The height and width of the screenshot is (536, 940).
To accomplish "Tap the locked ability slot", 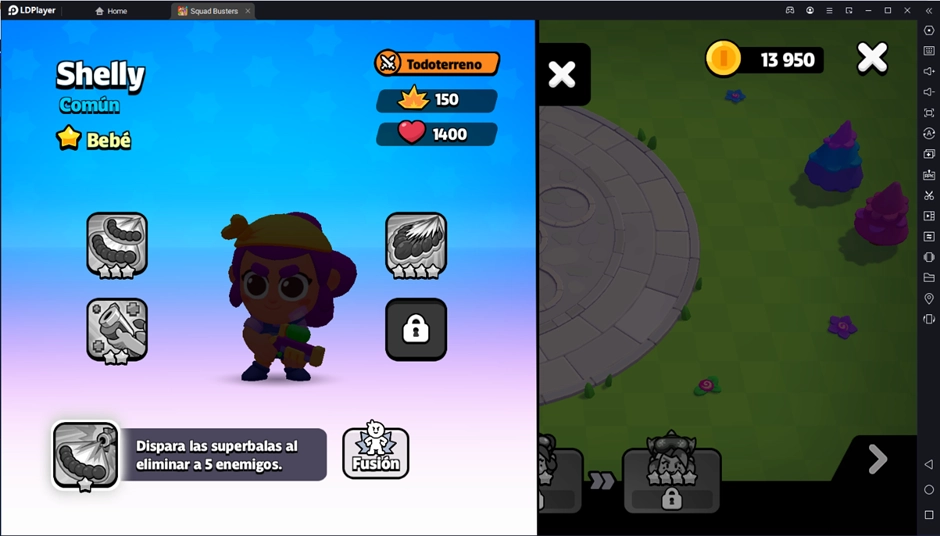I will pyautogui.click(x=416, y=329).
